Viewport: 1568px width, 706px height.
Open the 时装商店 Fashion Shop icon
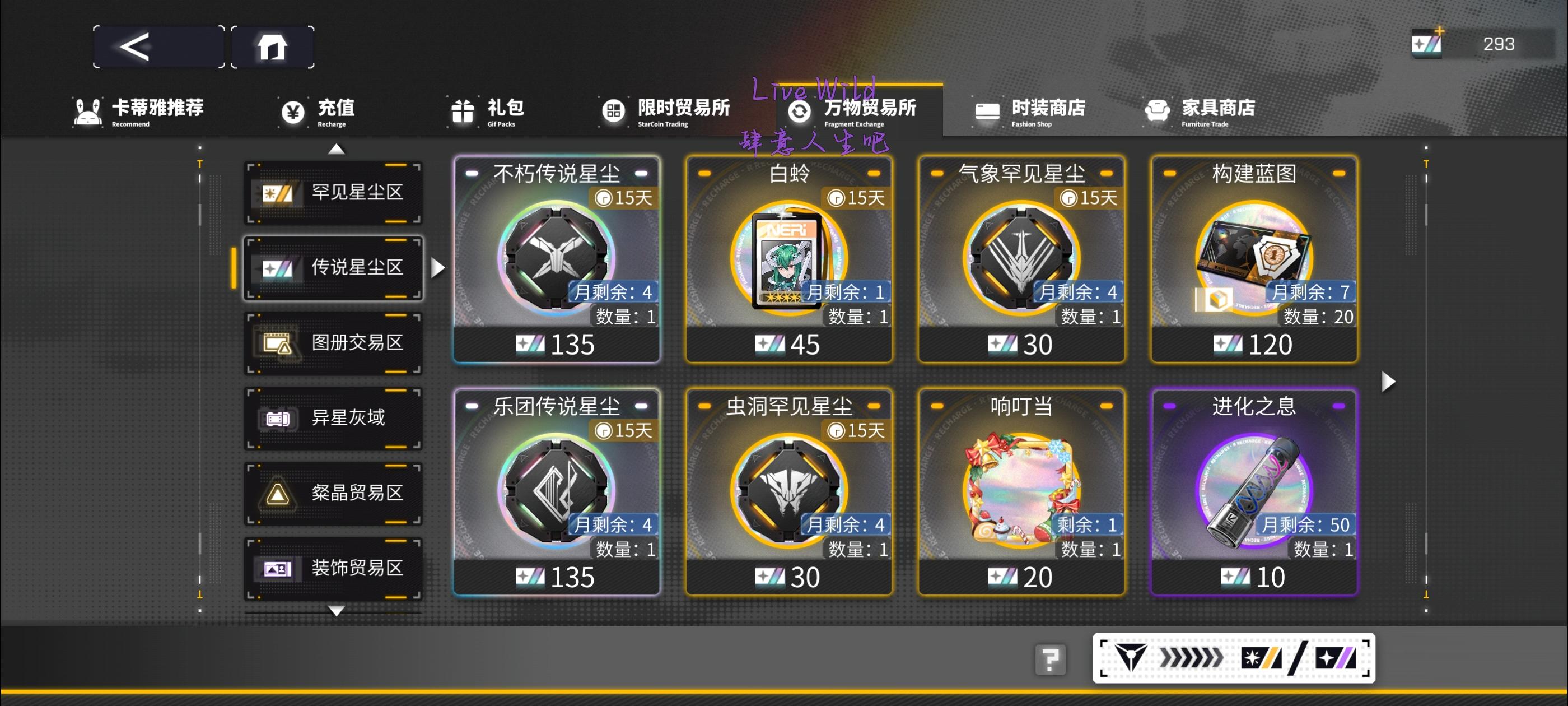tap(987, 112)
